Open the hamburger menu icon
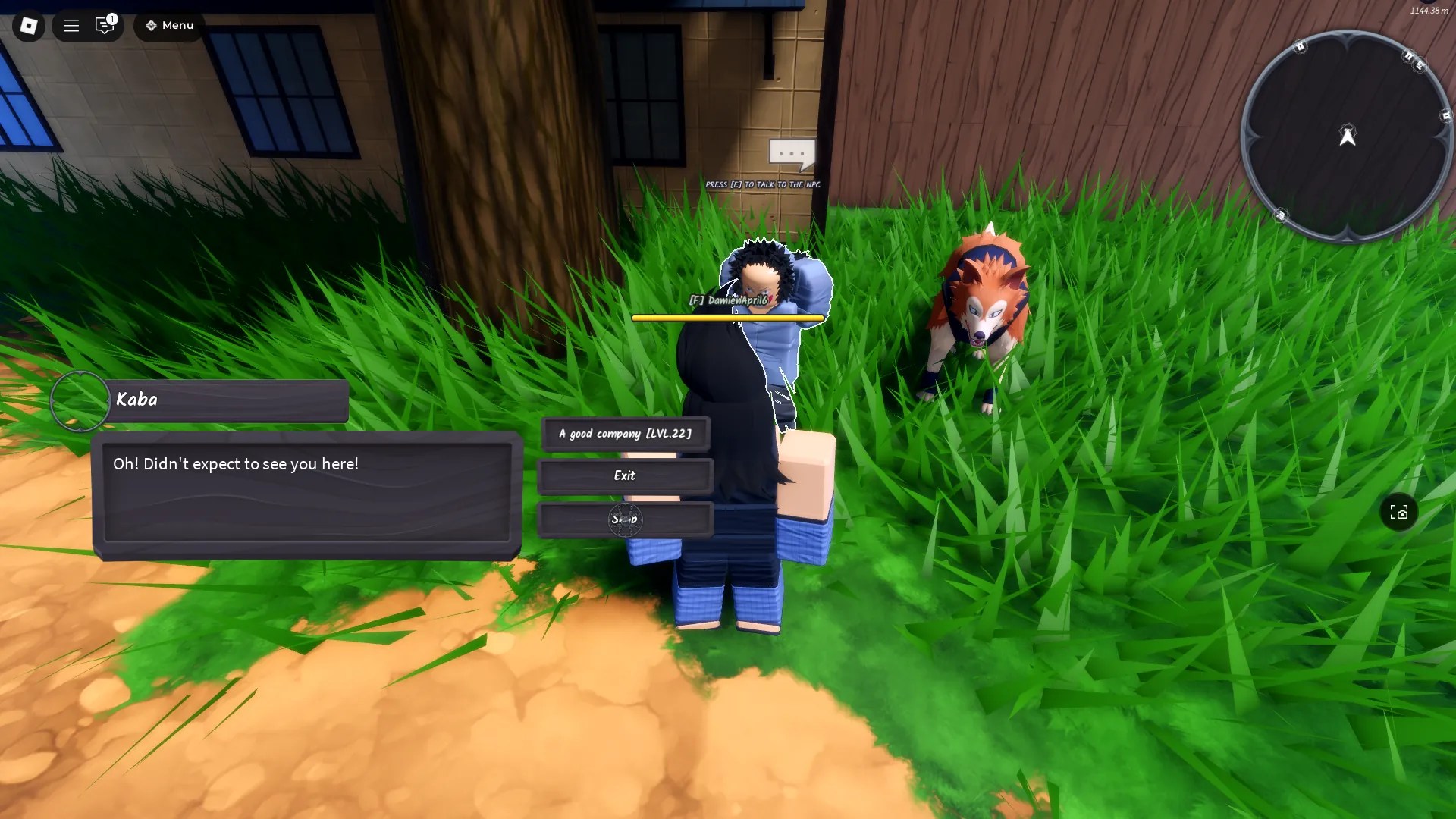1456x819 pixels. [x=71, y=25]
